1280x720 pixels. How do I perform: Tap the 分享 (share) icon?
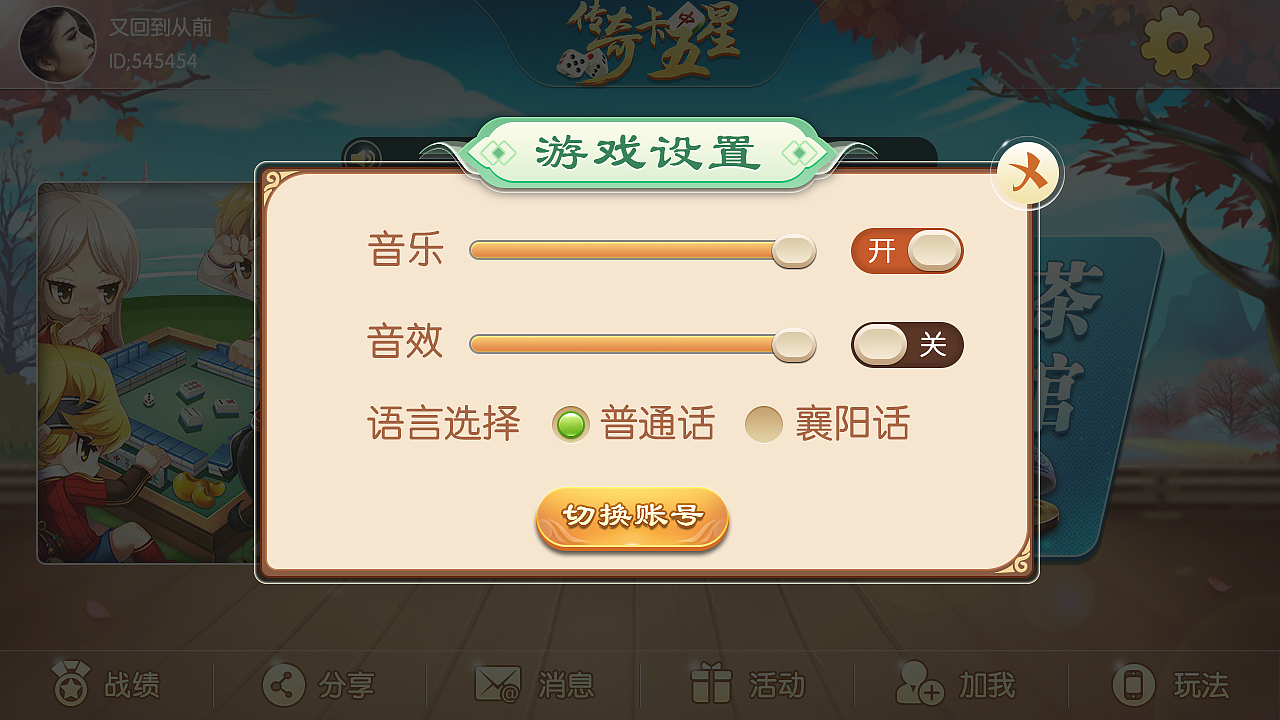[x=283, y=686]
